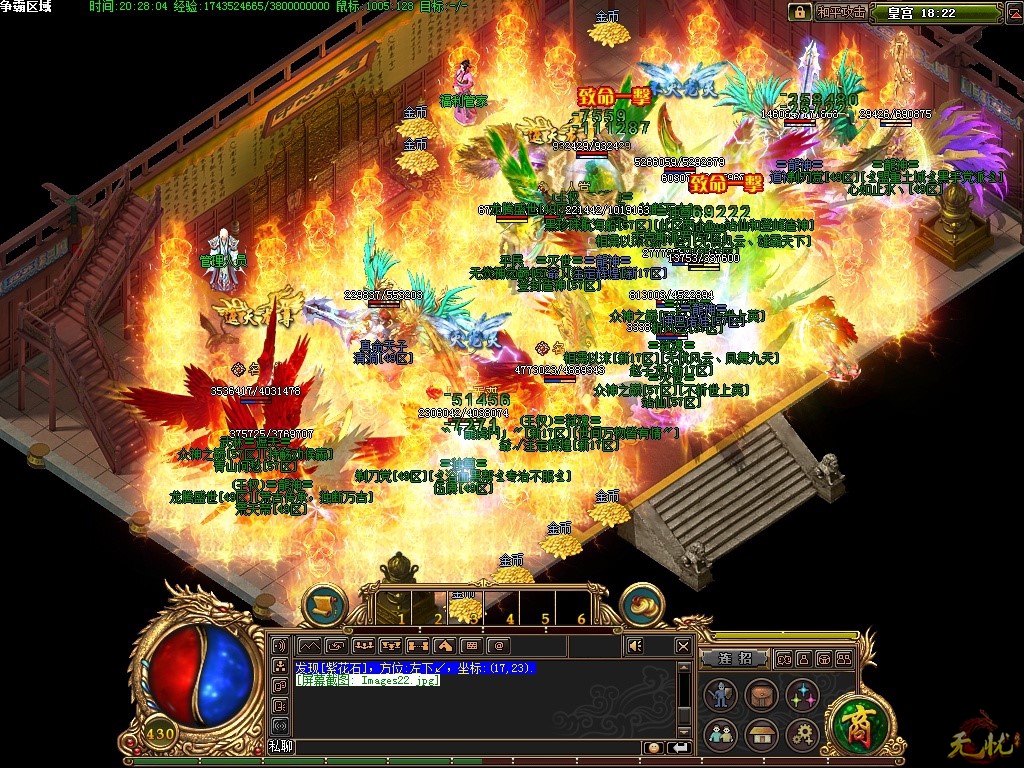Open the character equipment knight icon
Image resolution: width=1024 pixels, height=768 pixels.
720,697
